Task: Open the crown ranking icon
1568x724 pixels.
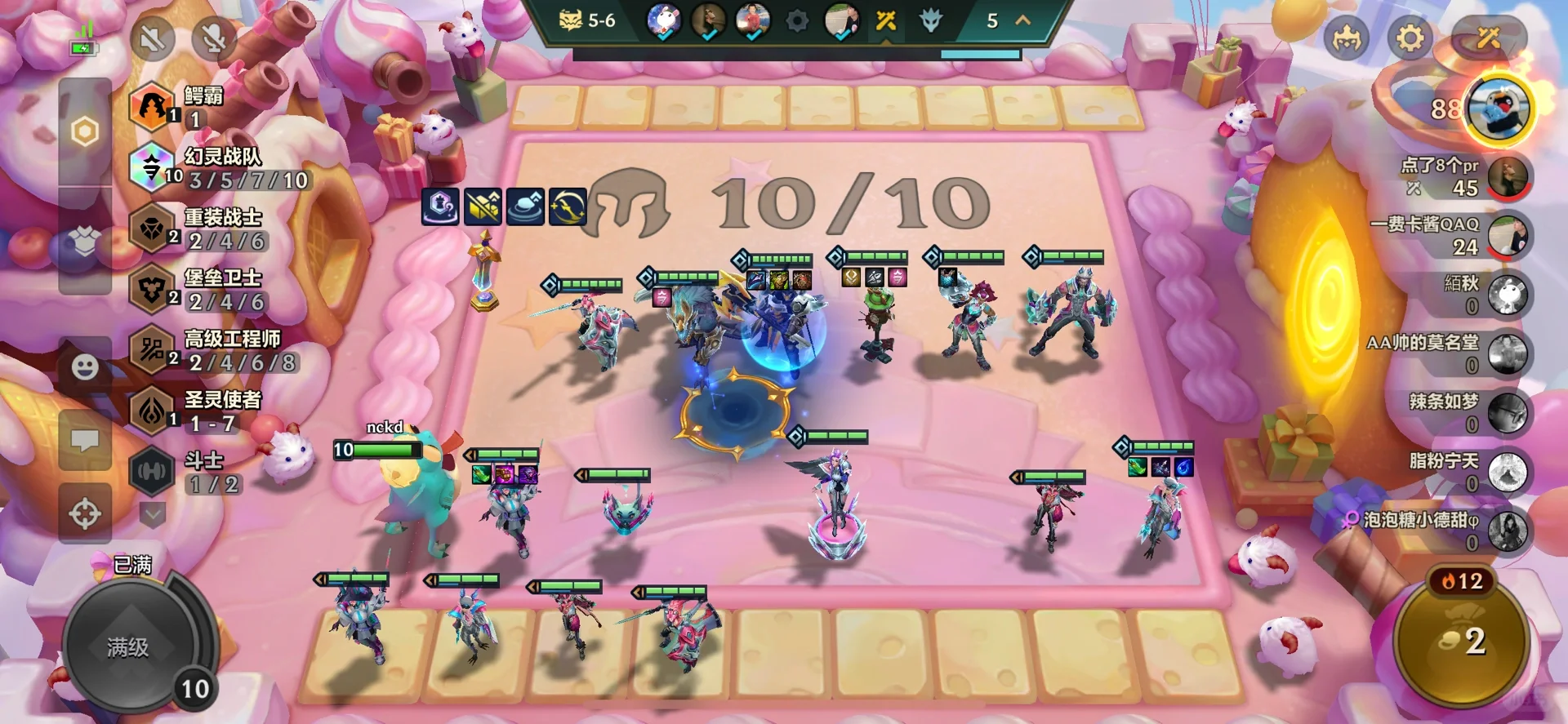Action: 1347,38
